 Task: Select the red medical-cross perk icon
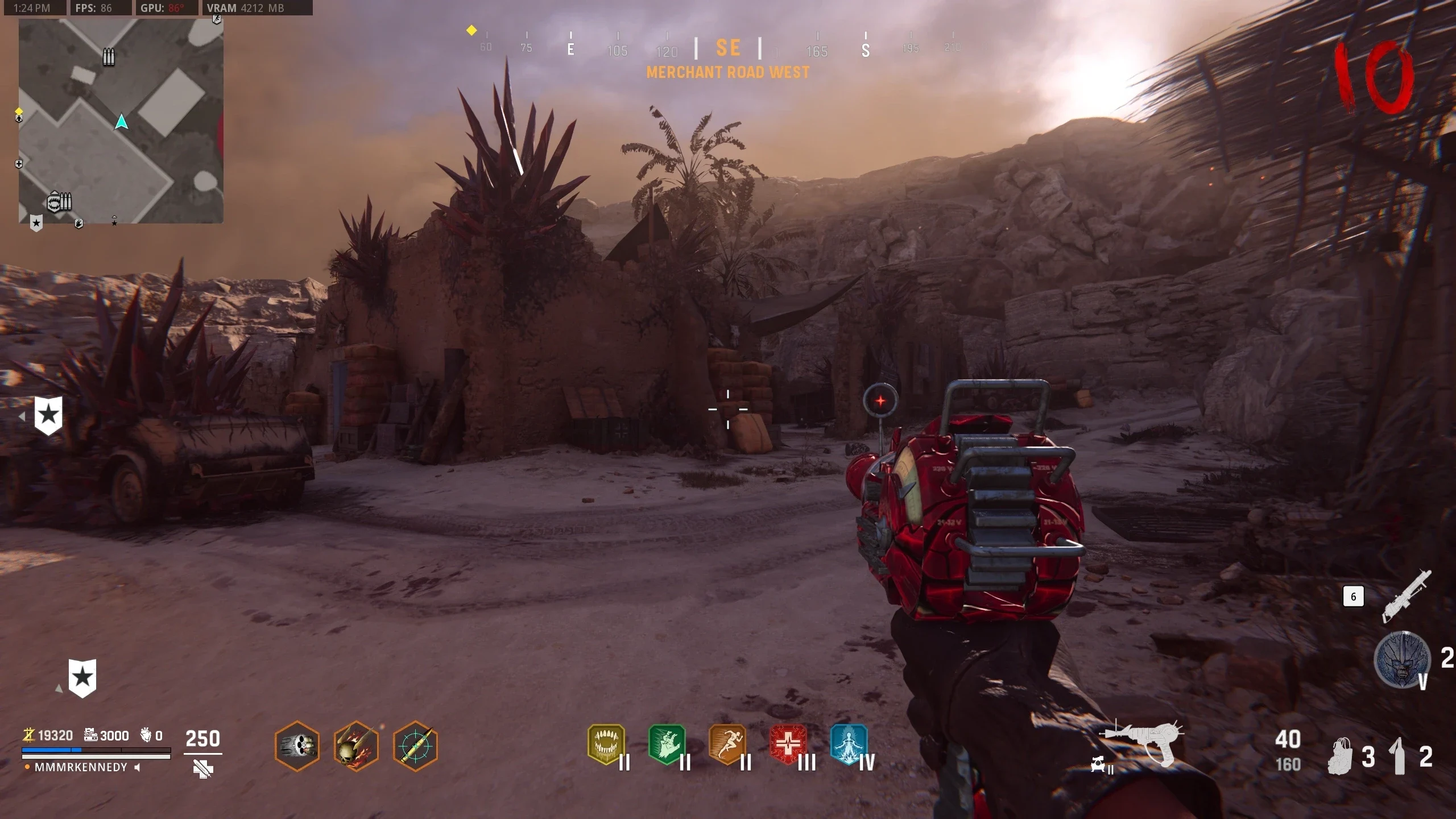[788, 744]
